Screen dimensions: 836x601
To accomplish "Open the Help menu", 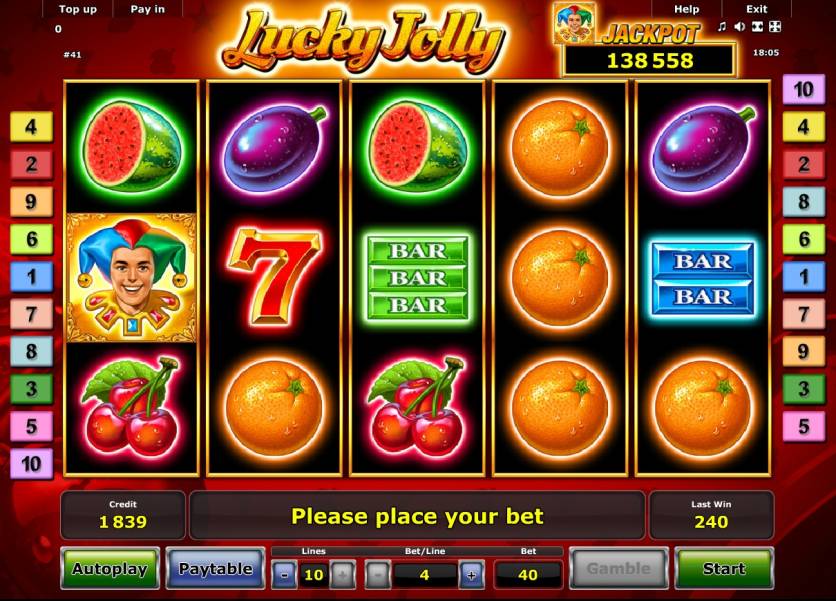I will [687, 9].
